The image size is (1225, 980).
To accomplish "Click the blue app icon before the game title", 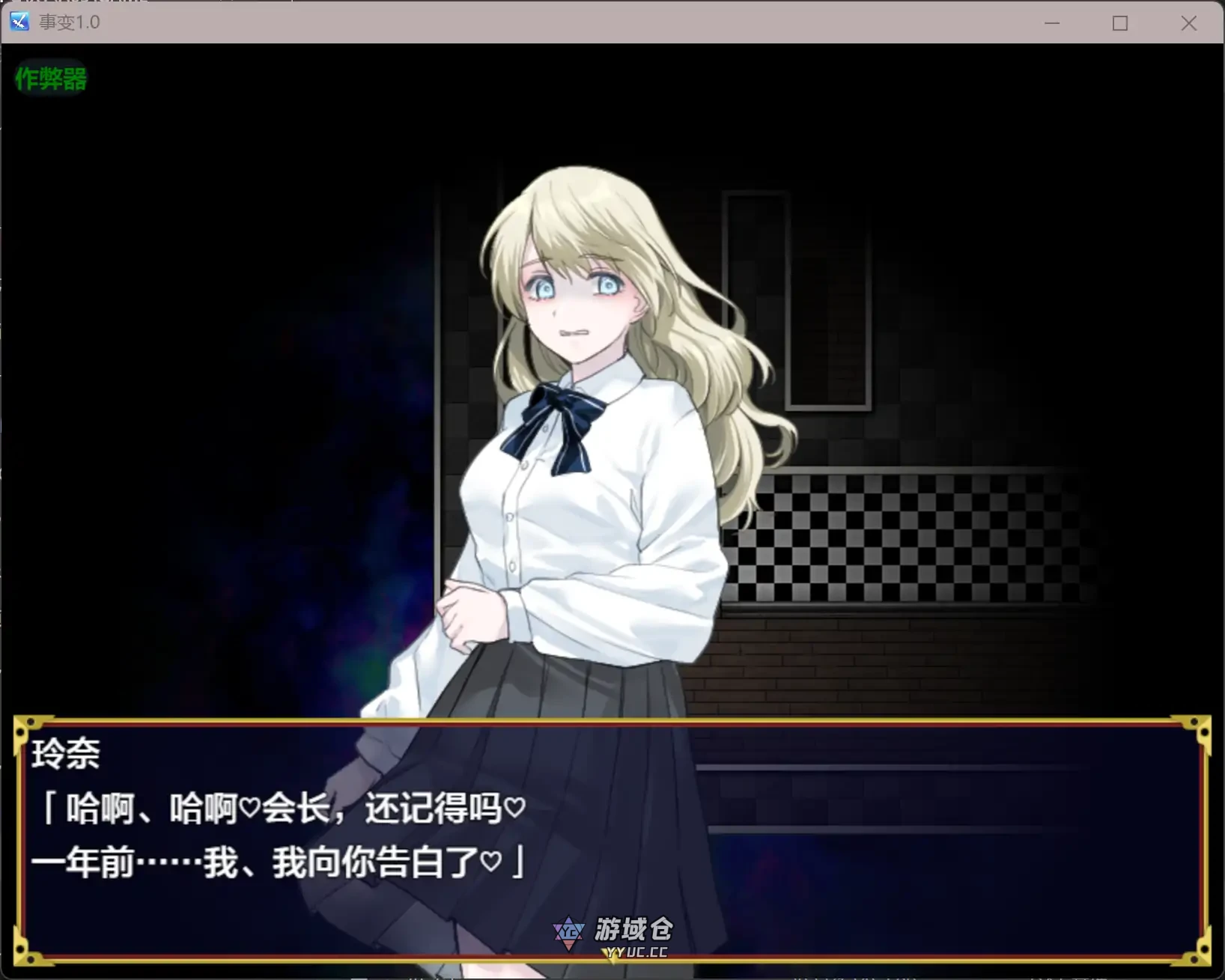I will pos(19,22).
